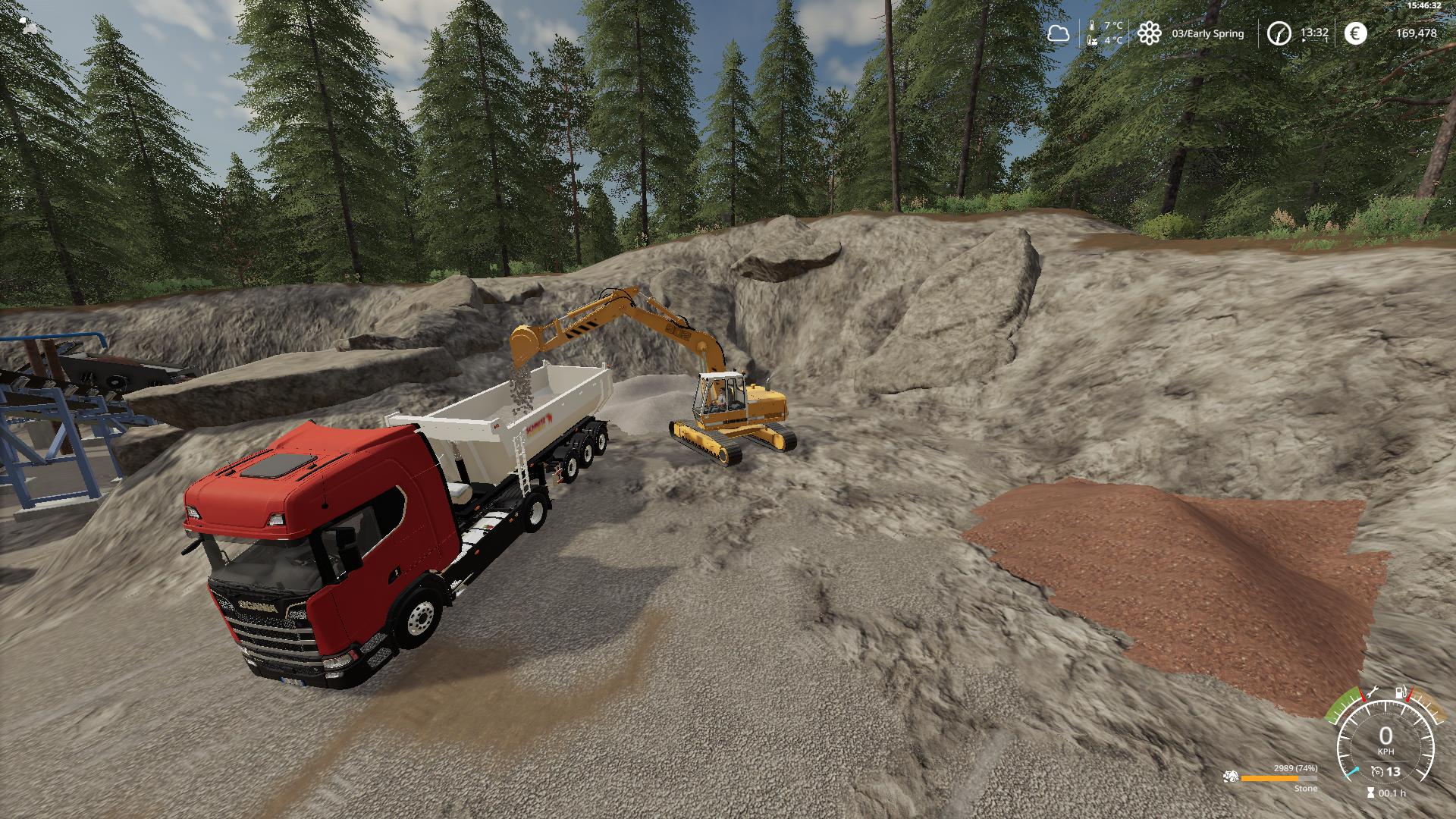Click the cloud weather forecast icon
This screenshot has height=819, width=1456.
[x=1058, y=33]
